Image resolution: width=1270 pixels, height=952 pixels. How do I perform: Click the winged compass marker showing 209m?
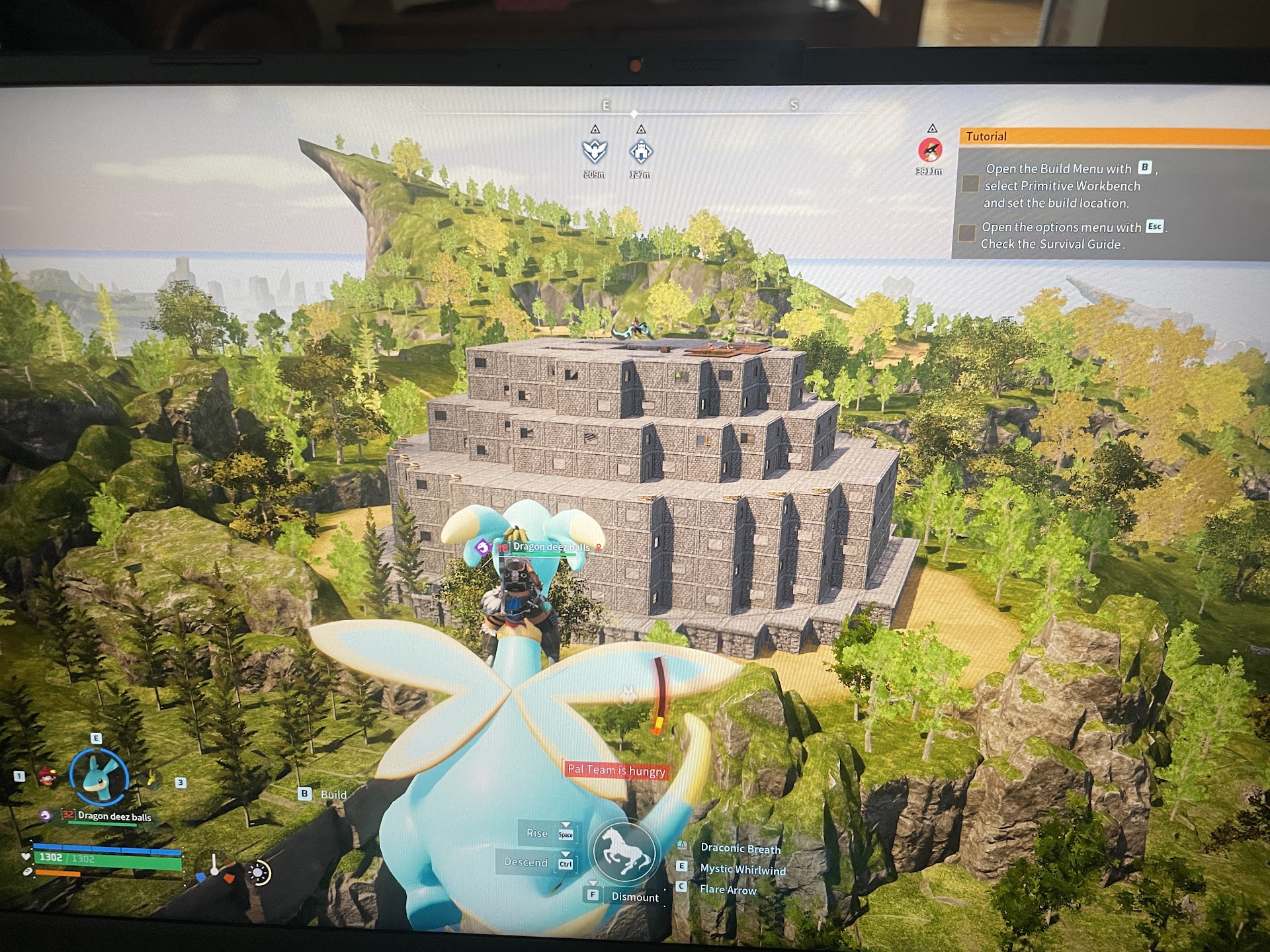tap(594, 152)
